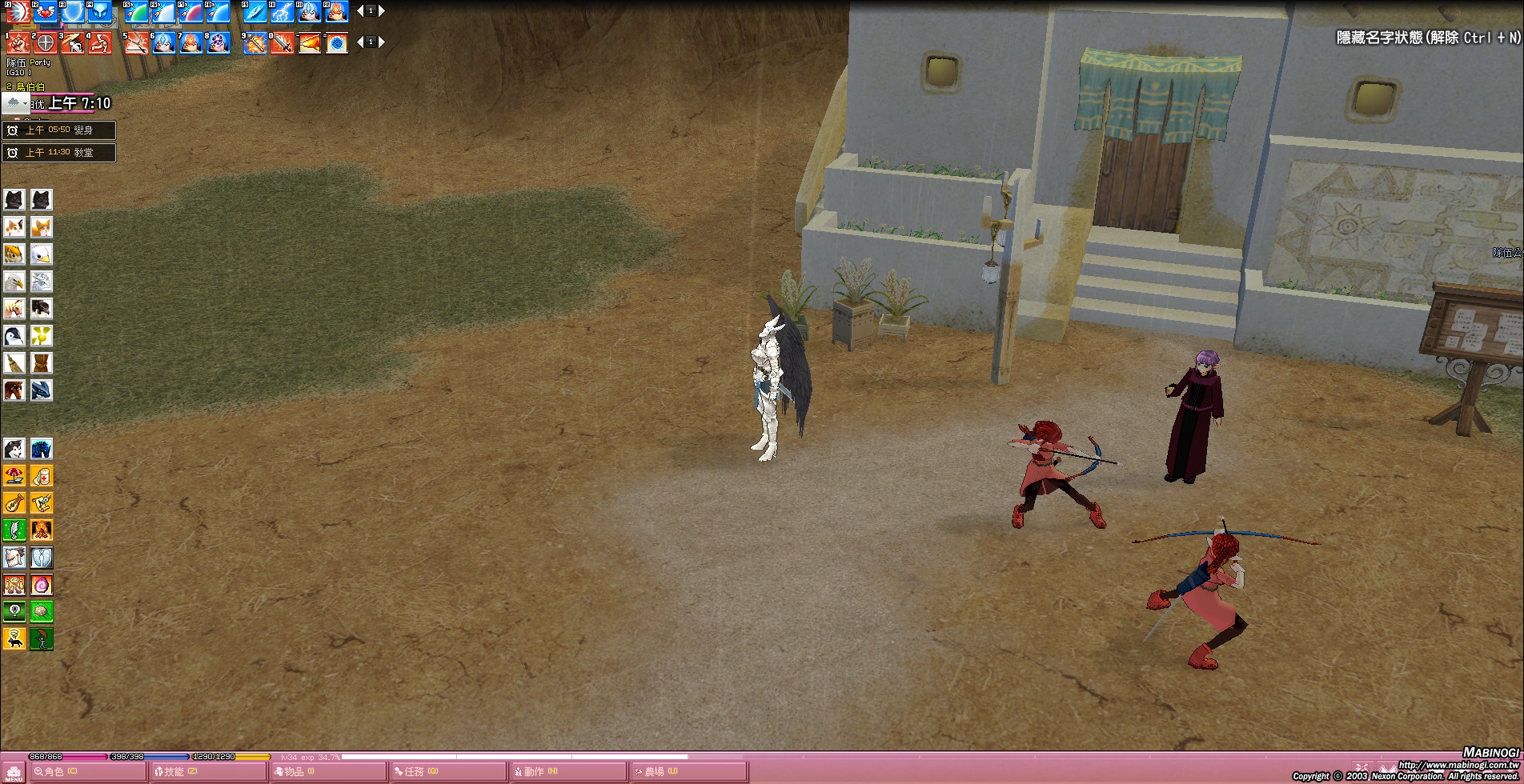Use the lightning bolt skill on F10

(283, 11)
